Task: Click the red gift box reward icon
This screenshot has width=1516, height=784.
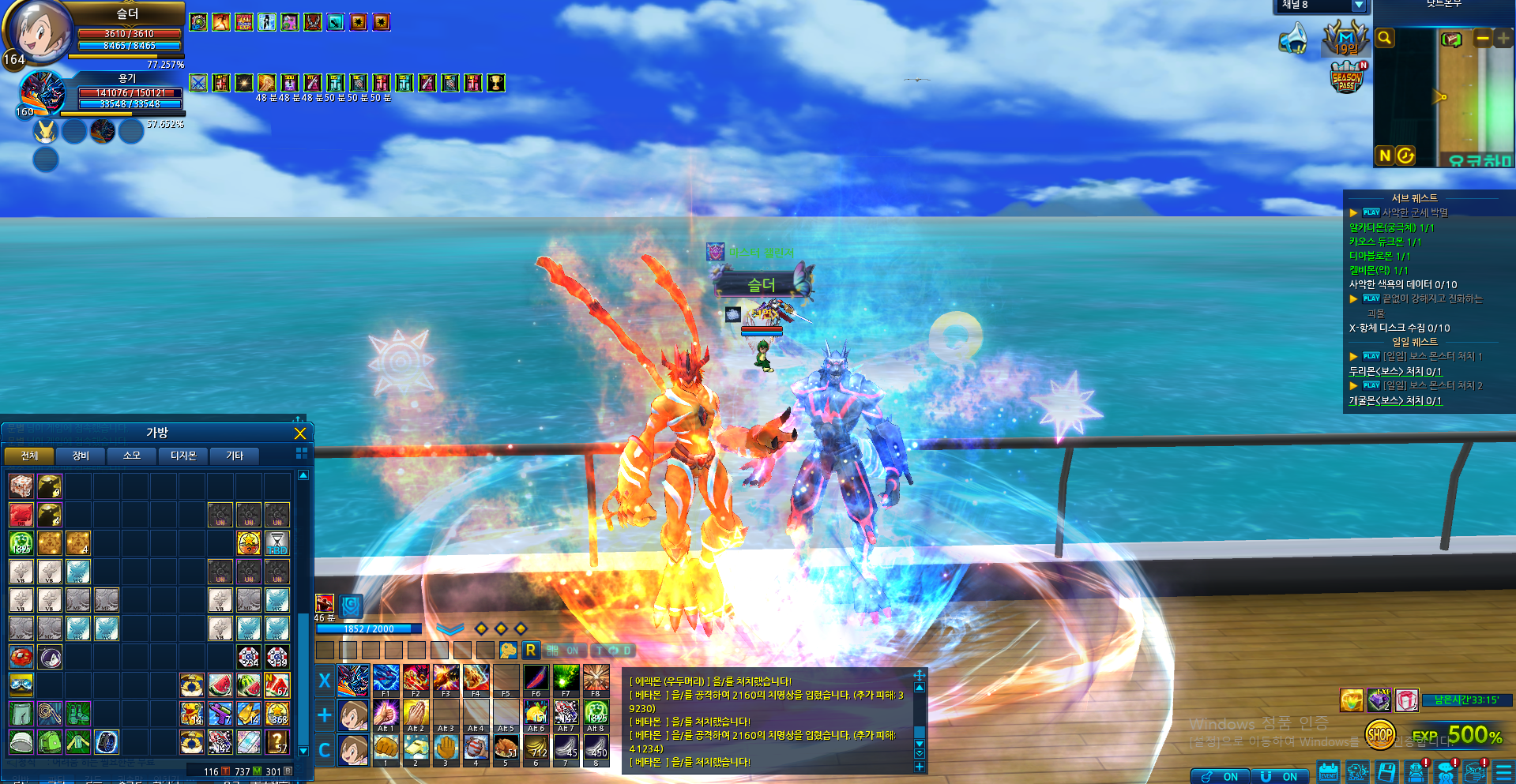Action: [x=1407, y=700]
